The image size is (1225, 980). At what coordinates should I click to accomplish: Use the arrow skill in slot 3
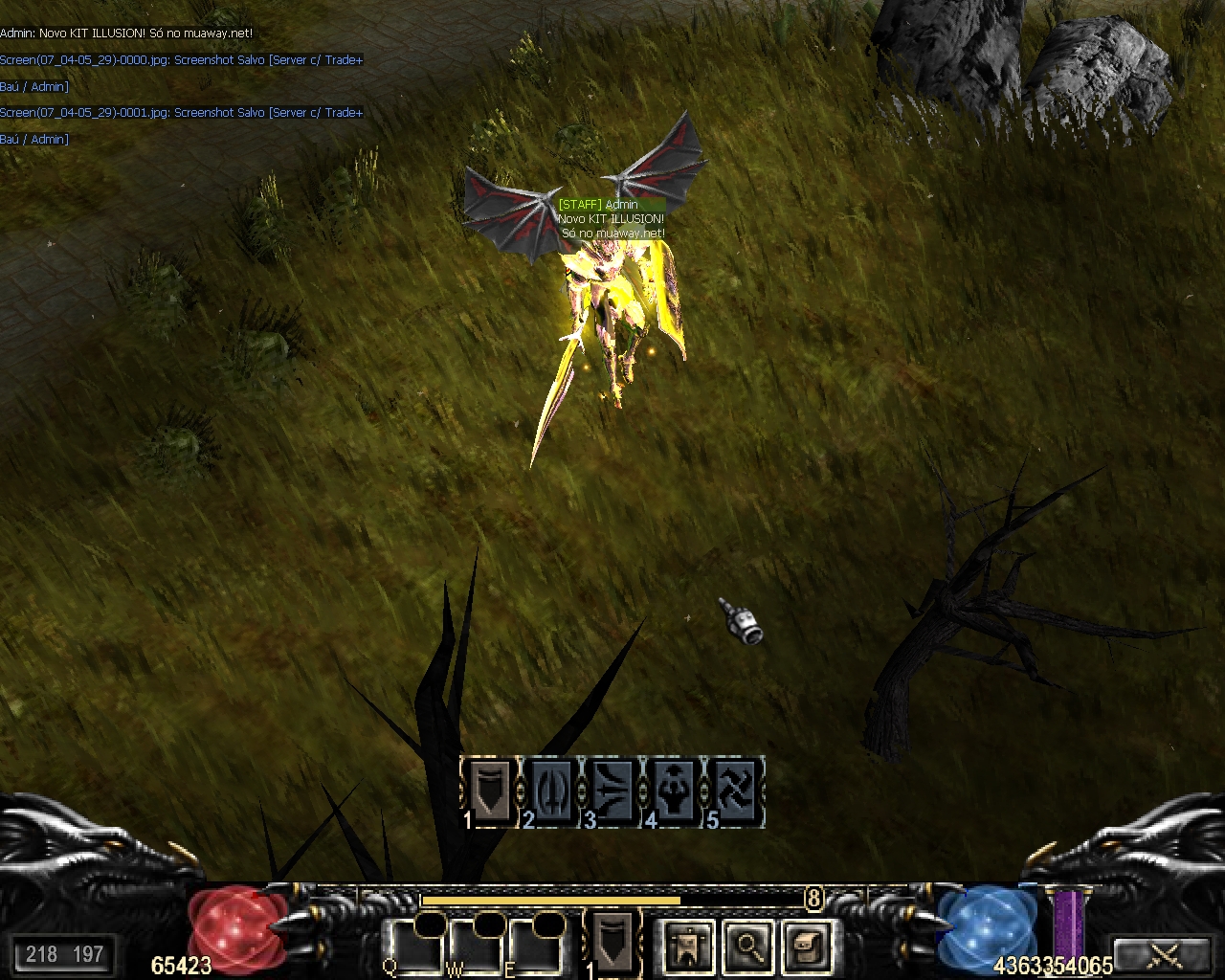tap(612, 790)
